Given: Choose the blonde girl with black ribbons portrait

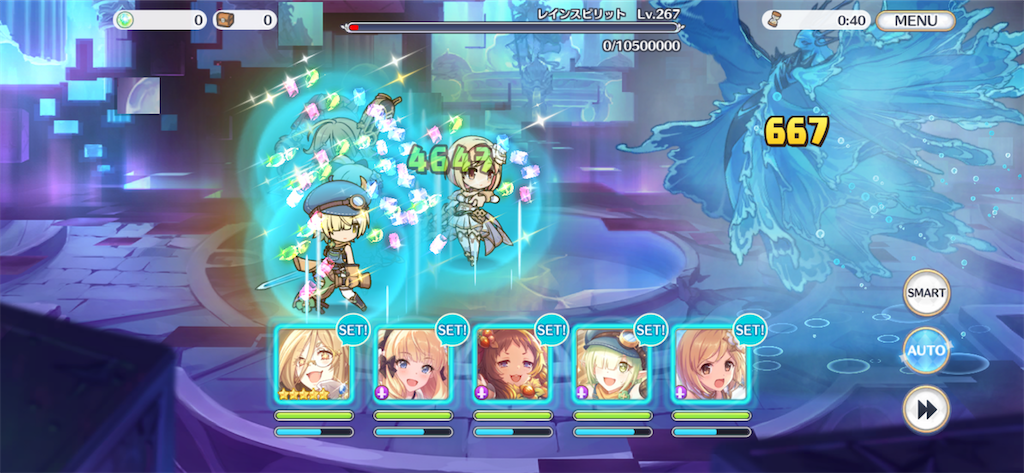Looking at the screenshot, I should [413, 365].
